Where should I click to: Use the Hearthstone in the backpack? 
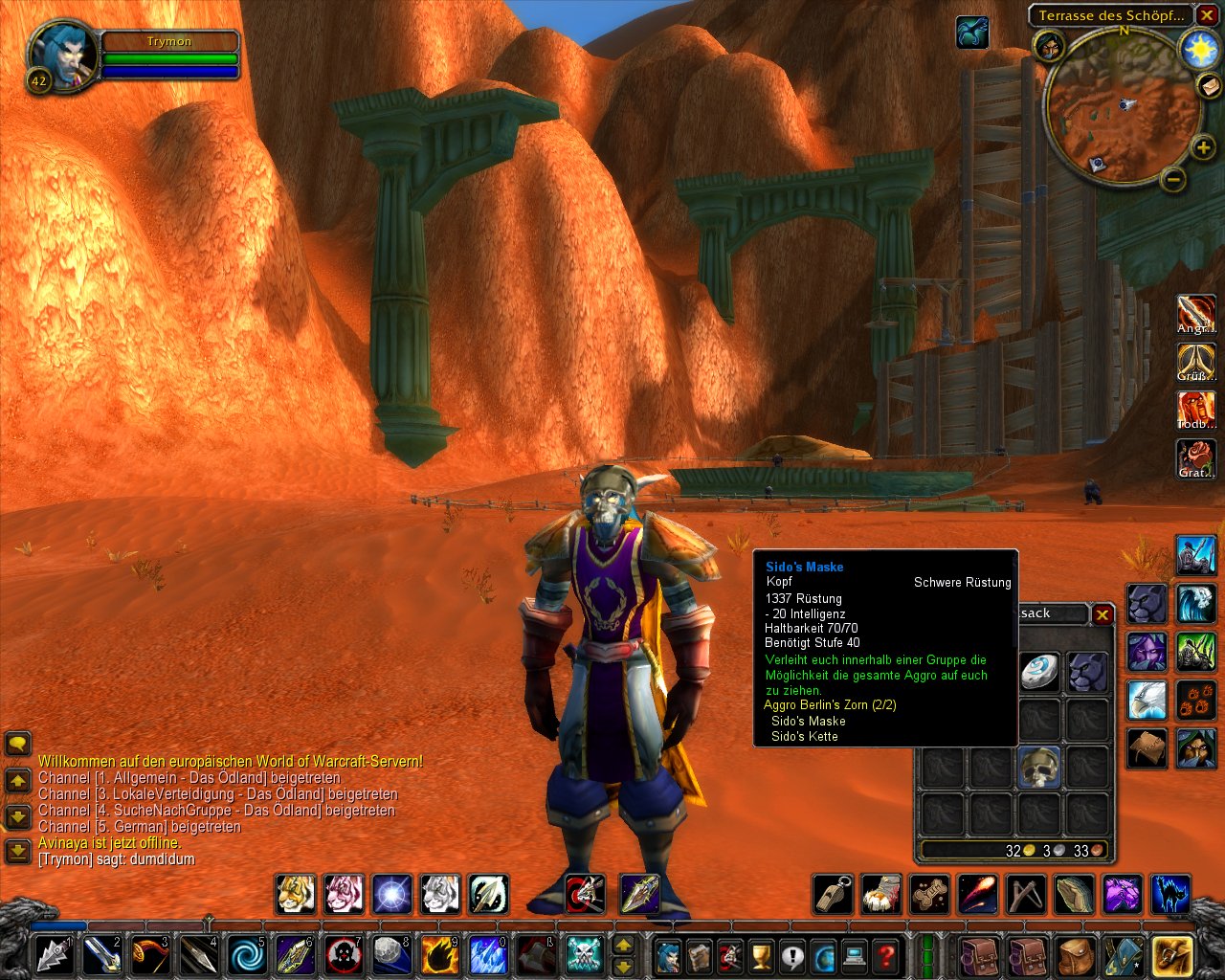(1038, 671)
